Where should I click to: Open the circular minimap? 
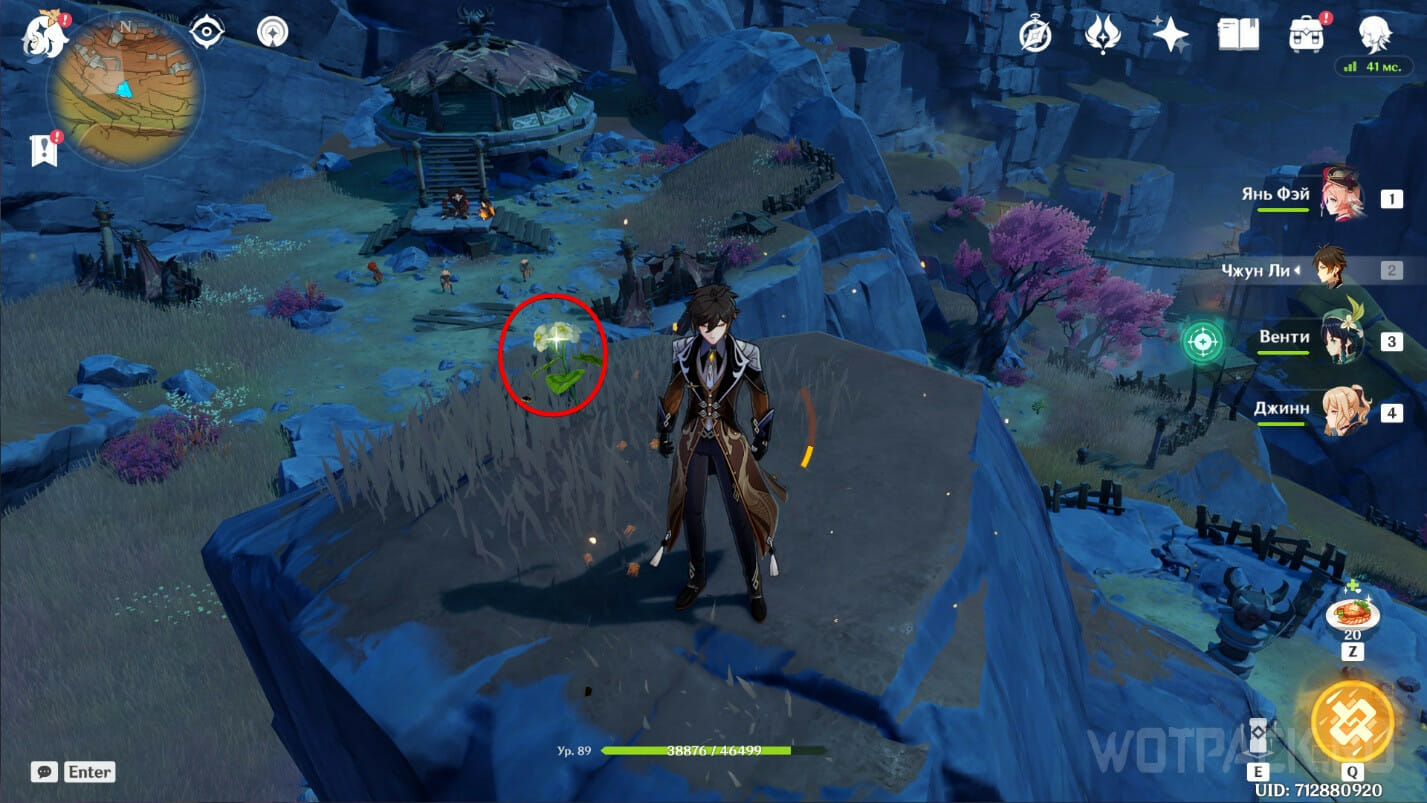coord(124,90)
